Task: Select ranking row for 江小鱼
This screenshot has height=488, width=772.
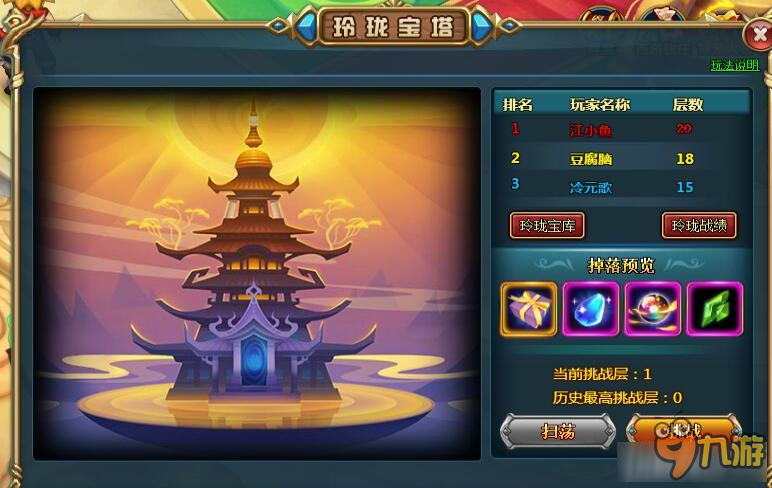Action: [x=620, y=130]
